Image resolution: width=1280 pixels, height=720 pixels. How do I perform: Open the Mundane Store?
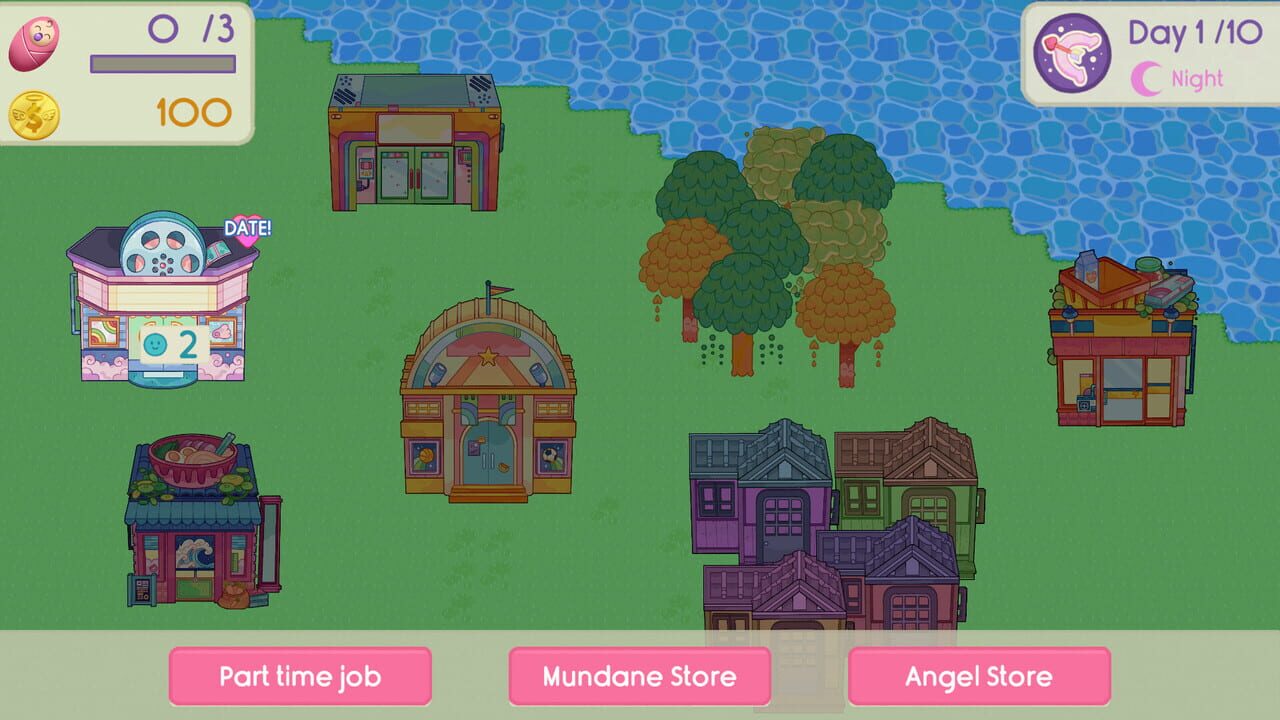click(x=640, y=677)
